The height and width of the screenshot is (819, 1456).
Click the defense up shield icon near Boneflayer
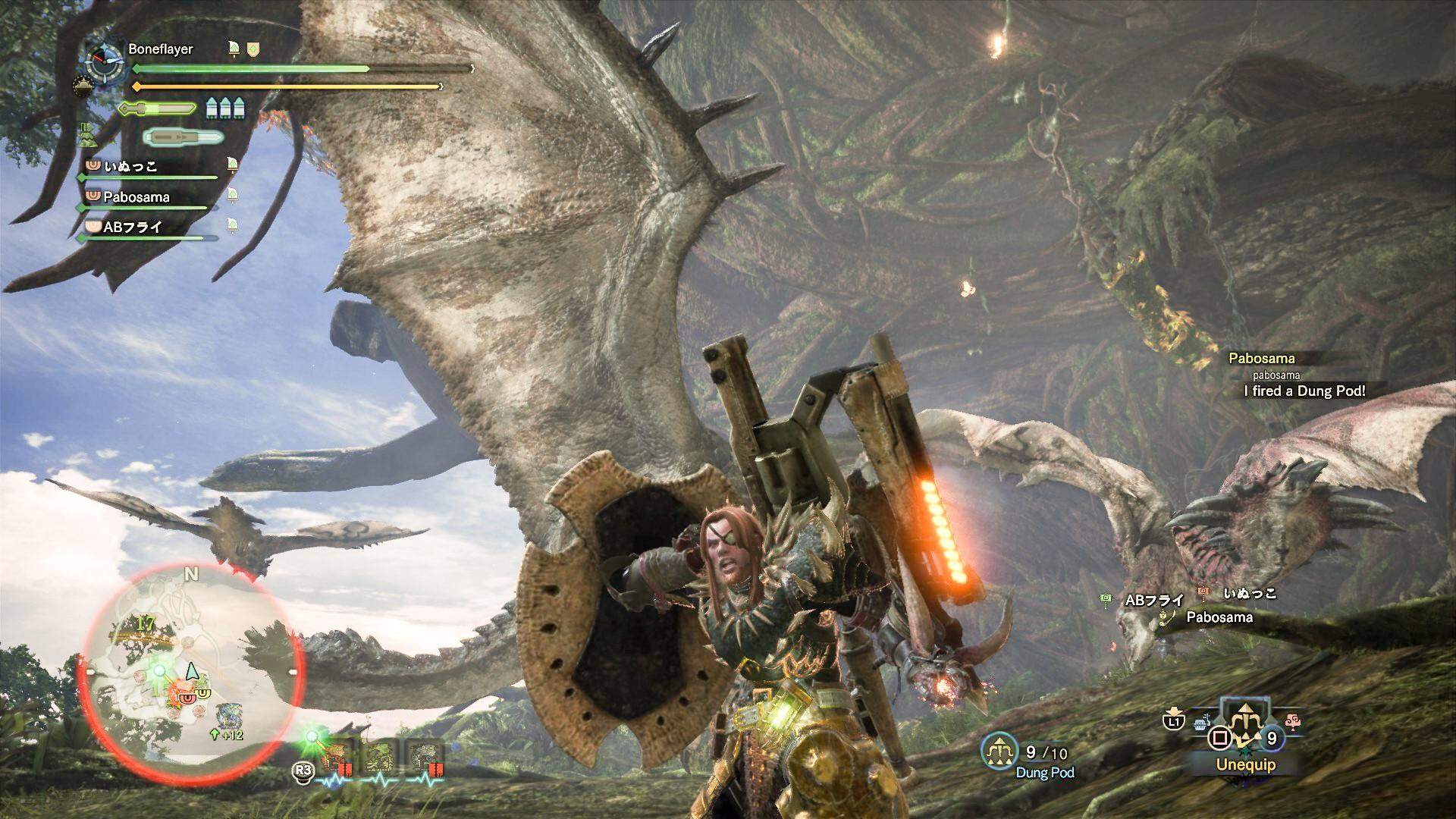[252, 50]
